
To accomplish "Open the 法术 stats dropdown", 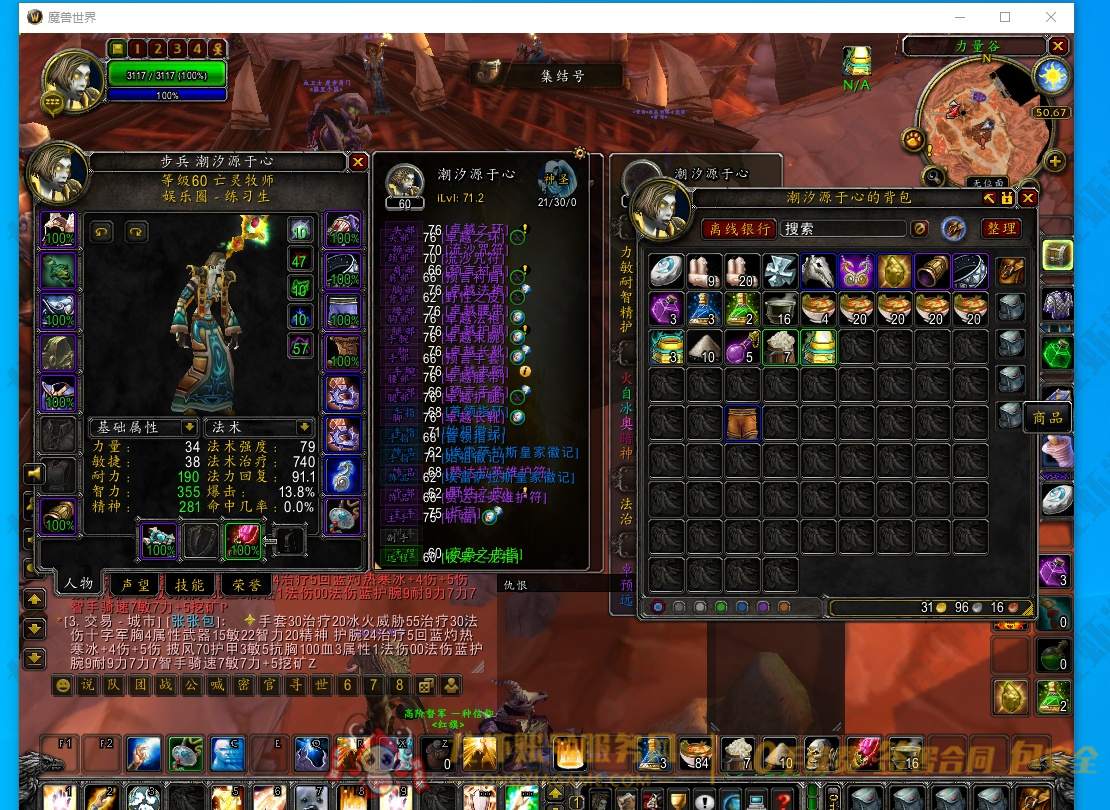I will [x=258, y=427].
